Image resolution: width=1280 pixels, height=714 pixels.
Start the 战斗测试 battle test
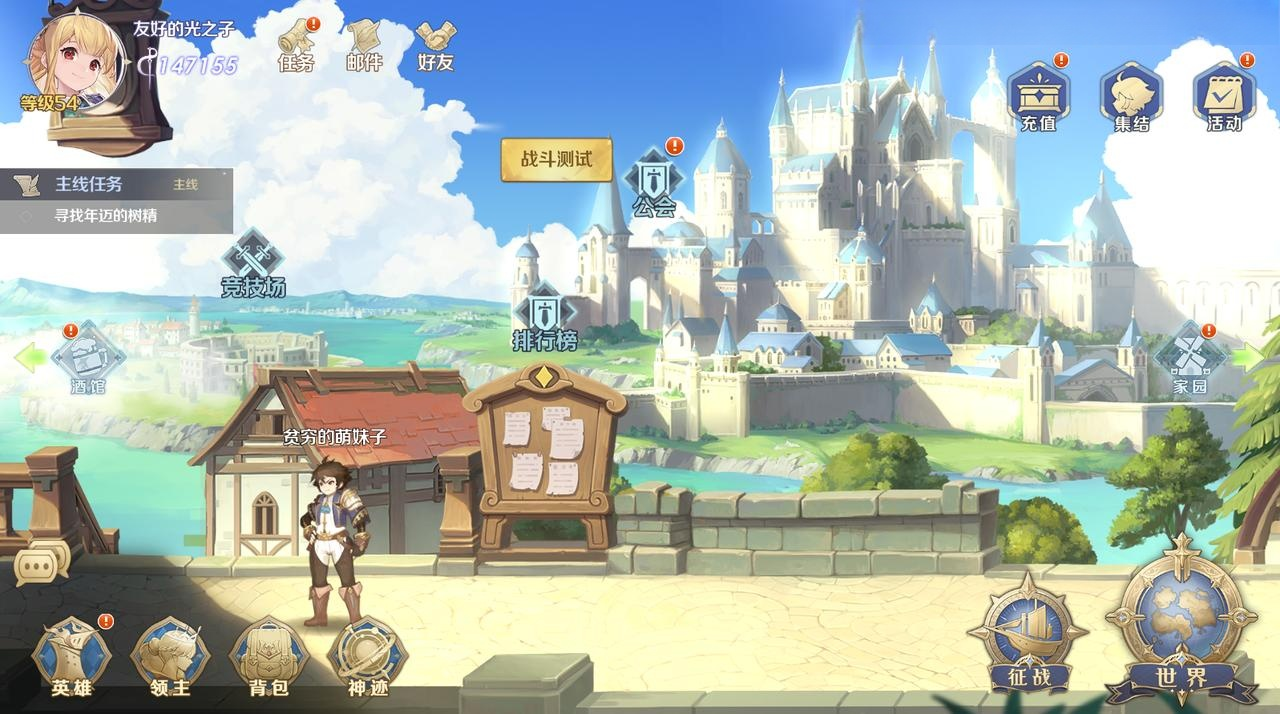tap(556, 160)
